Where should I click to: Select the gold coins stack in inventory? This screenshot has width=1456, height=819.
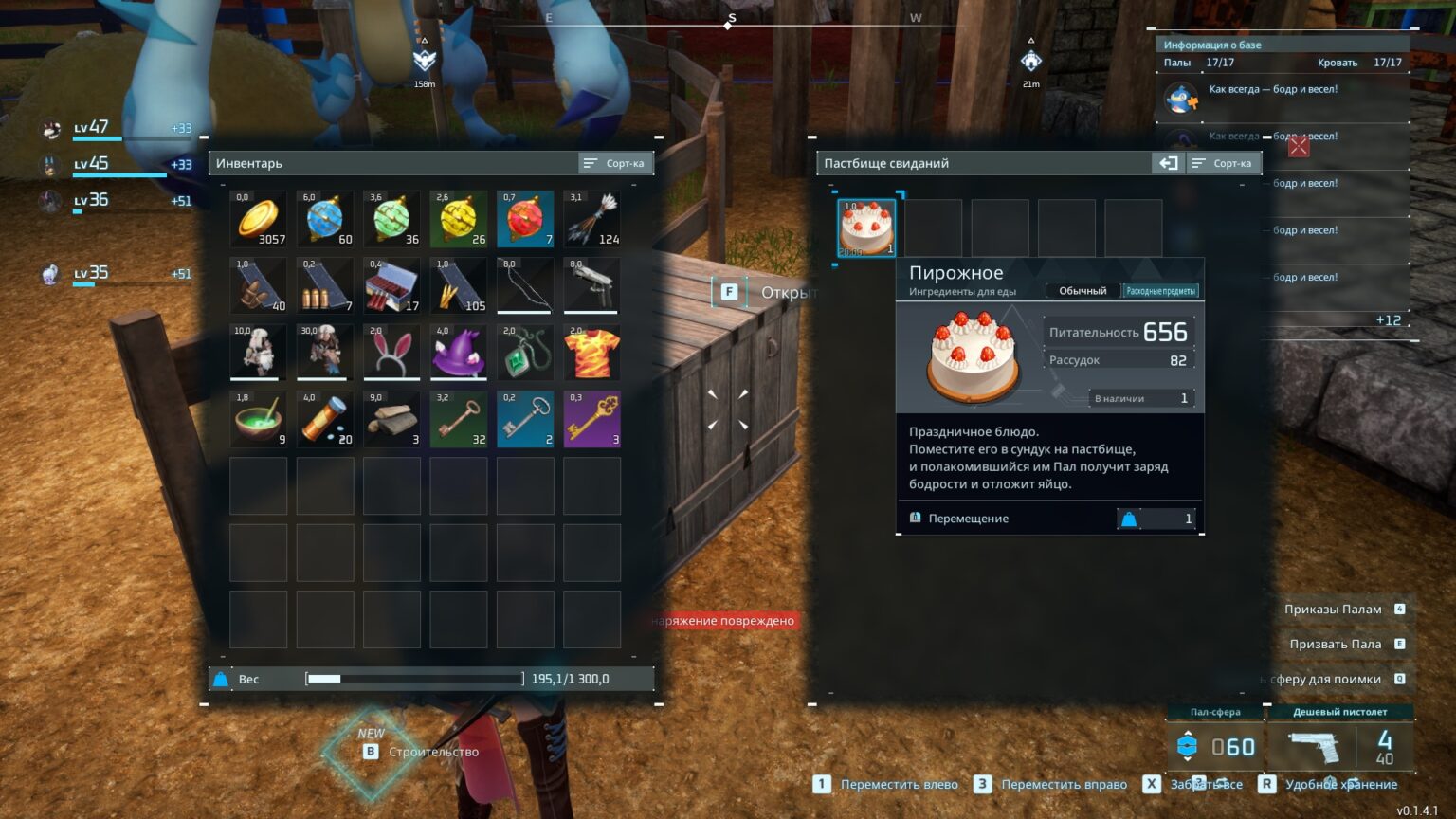coord(258,219)
